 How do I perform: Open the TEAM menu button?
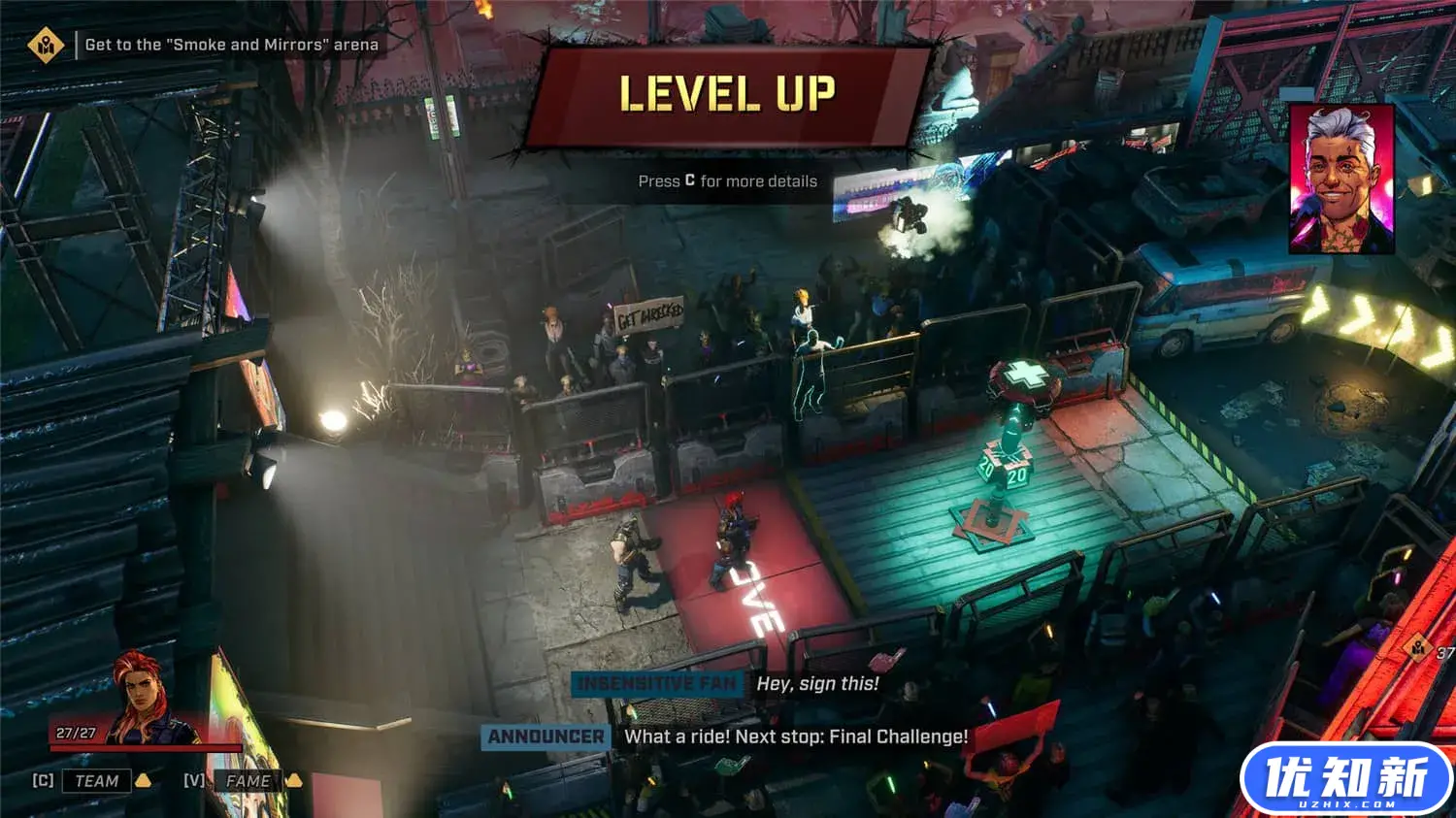(96, 781)
